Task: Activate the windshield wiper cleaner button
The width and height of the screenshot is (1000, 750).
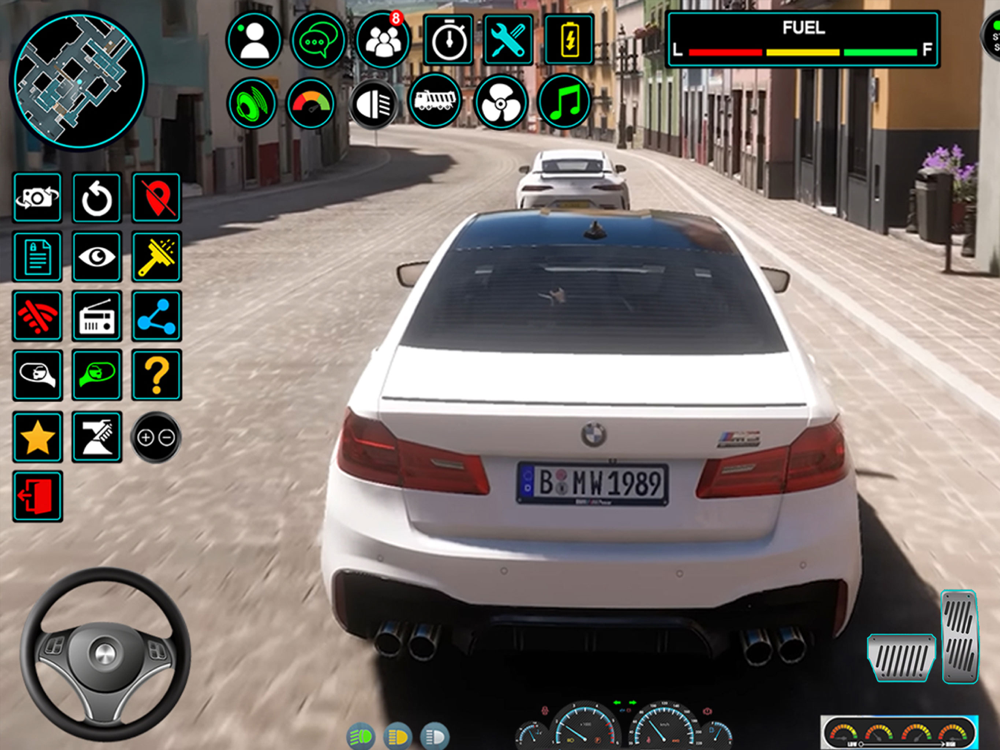Action: pyautogui.click(x=157, y=258)
